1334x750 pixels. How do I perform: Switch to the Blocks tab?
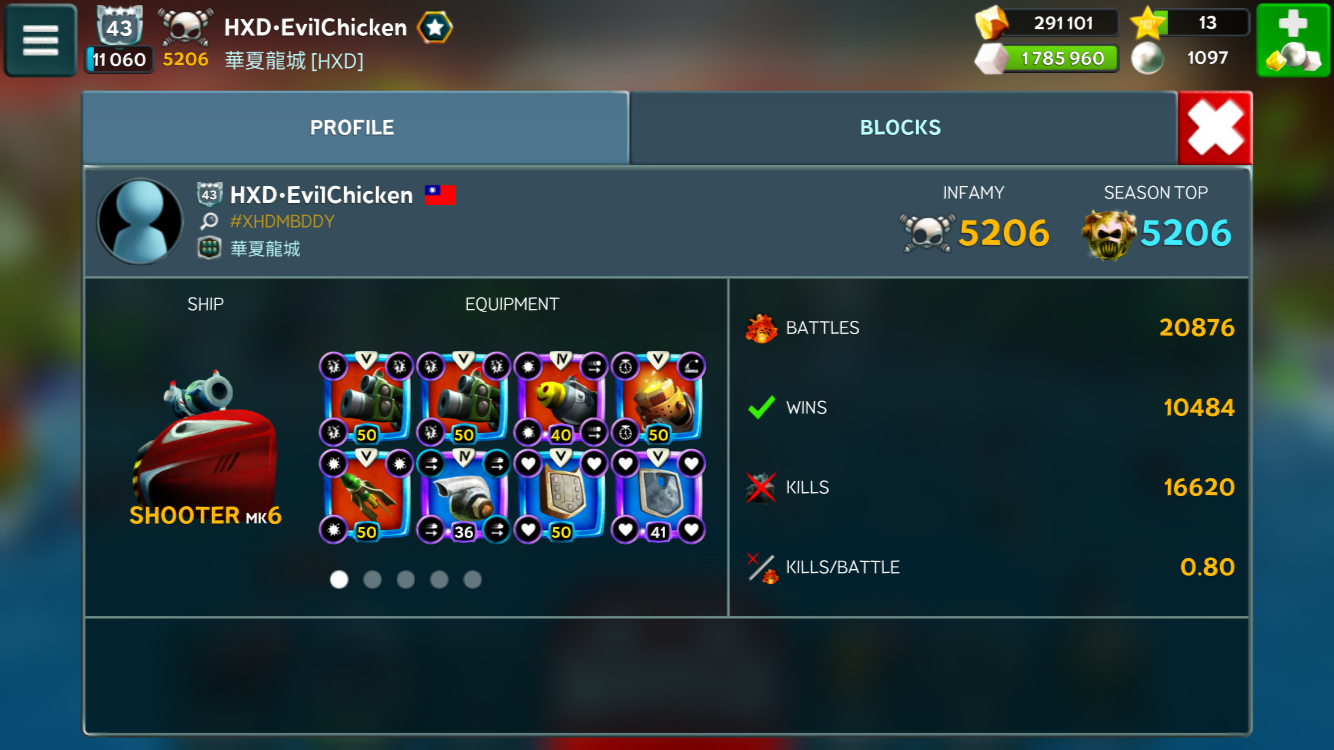pyautogui.click(x=900, y=128)
